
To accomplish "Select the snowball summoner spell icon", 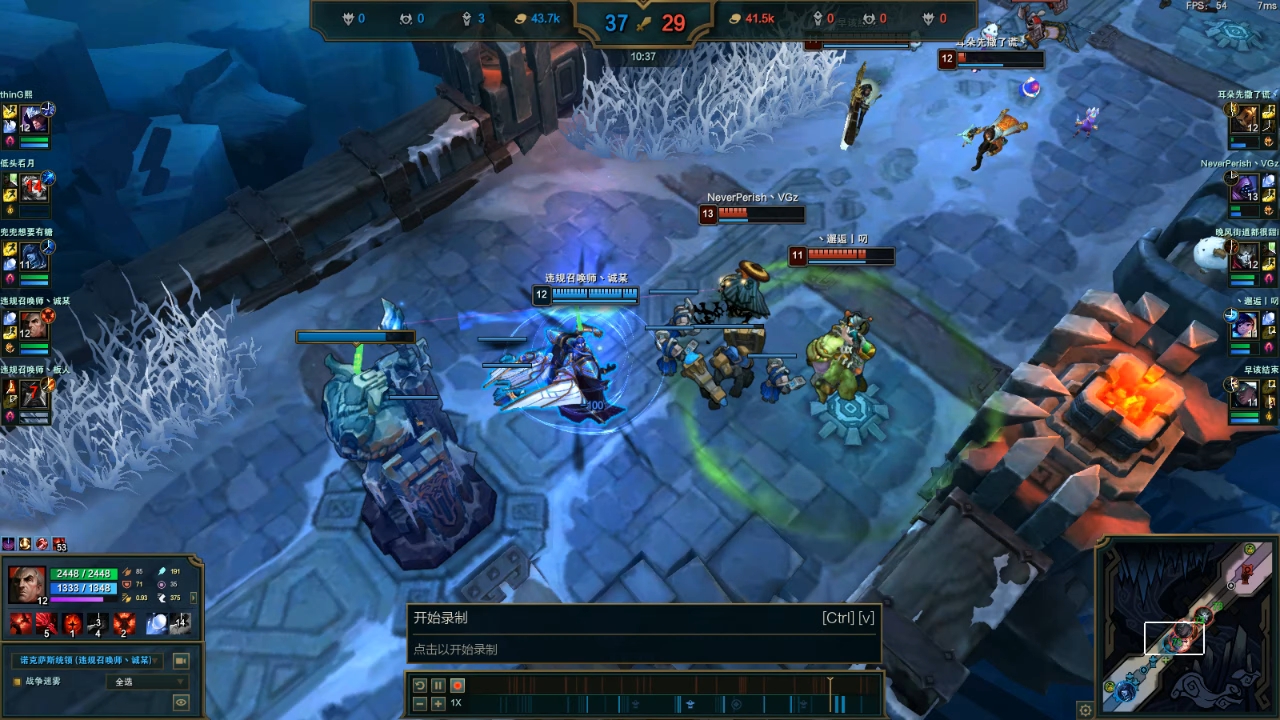I will 156,624.
